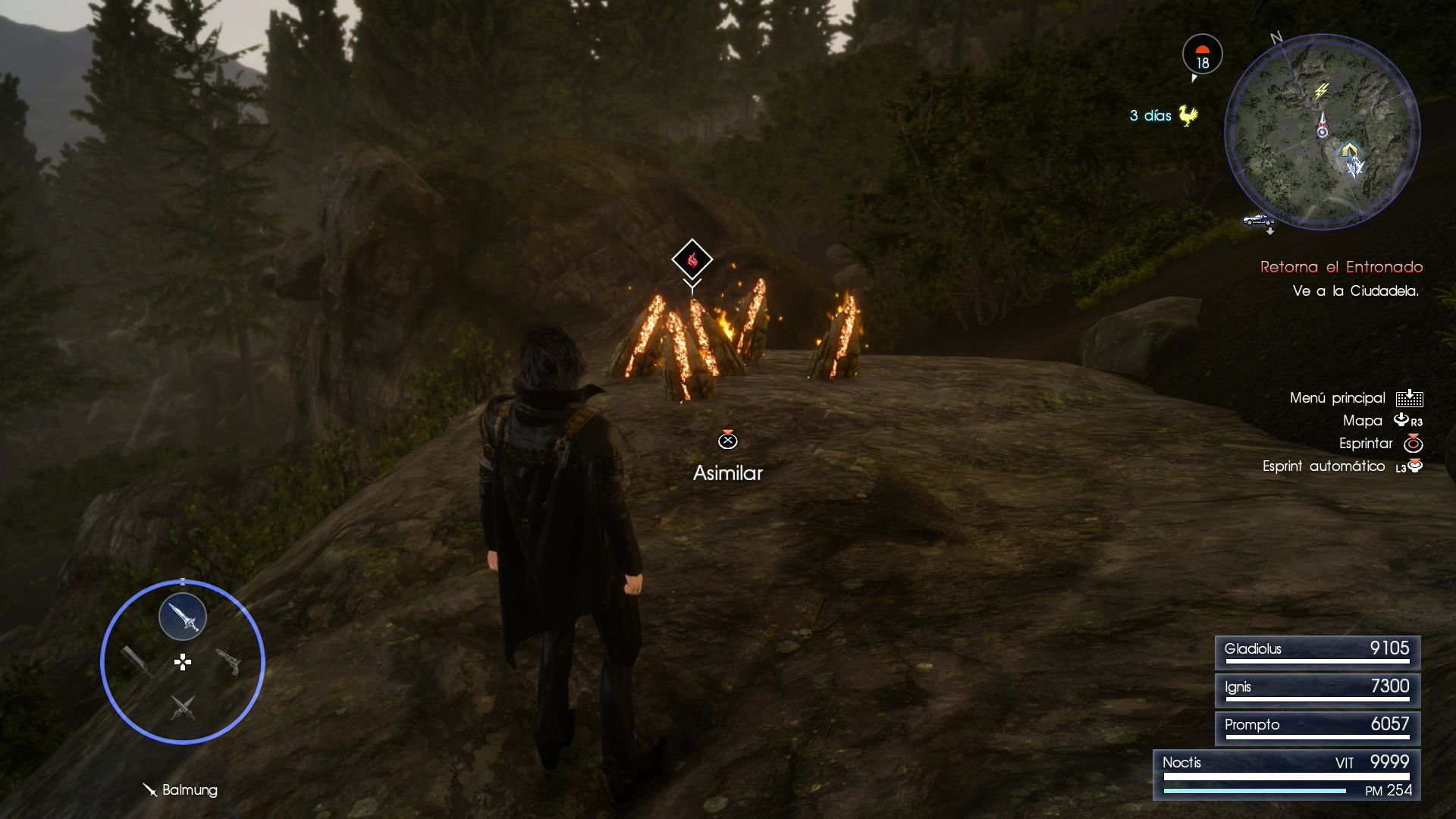This screenshot has width=1456, height=819.
Task: Click the camp marker on the minimap
Action: click(x=1348, y=150)
